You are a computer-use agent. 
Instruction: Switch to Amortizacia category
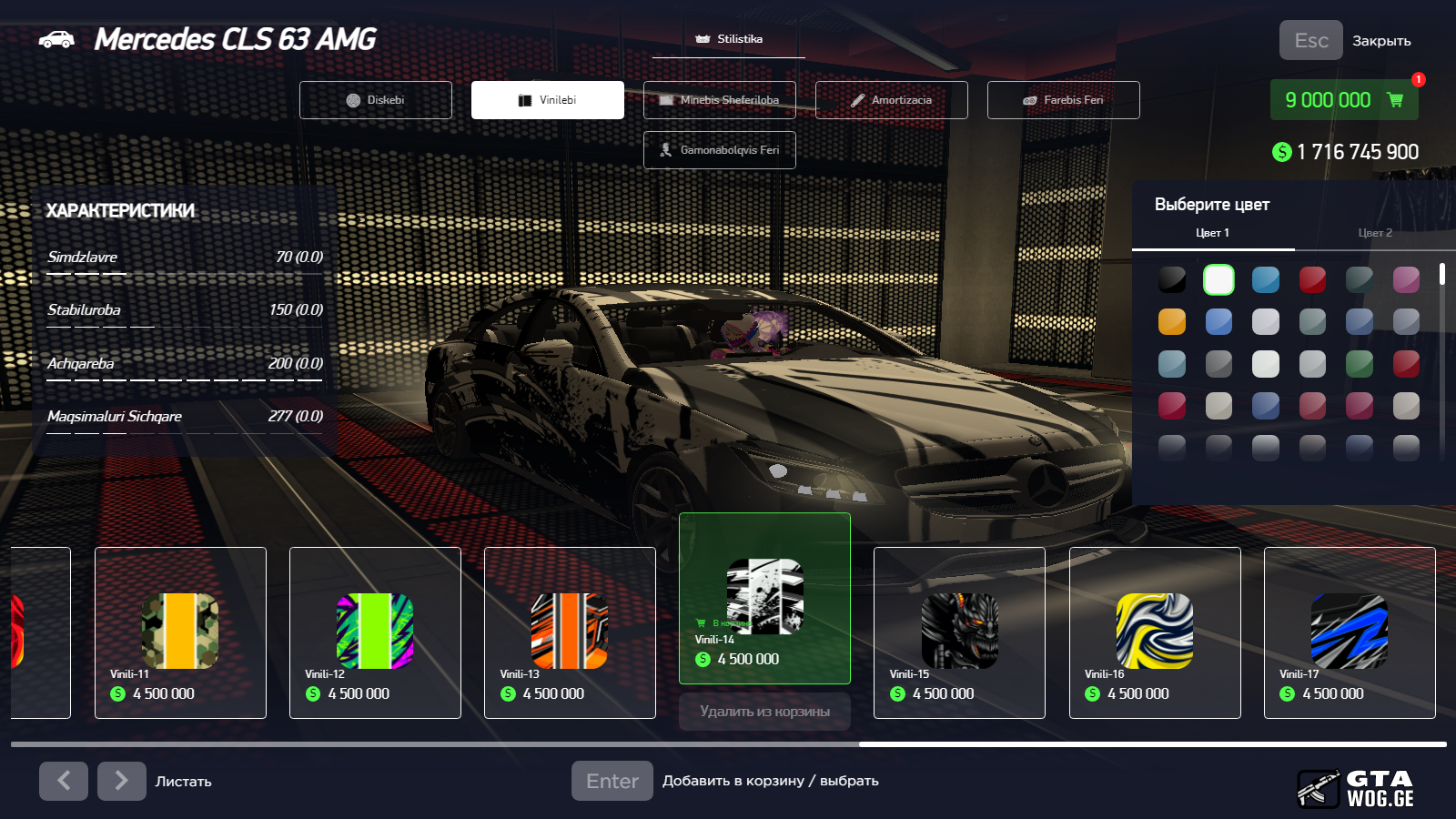pyautogui.click(x=891, y=100)
